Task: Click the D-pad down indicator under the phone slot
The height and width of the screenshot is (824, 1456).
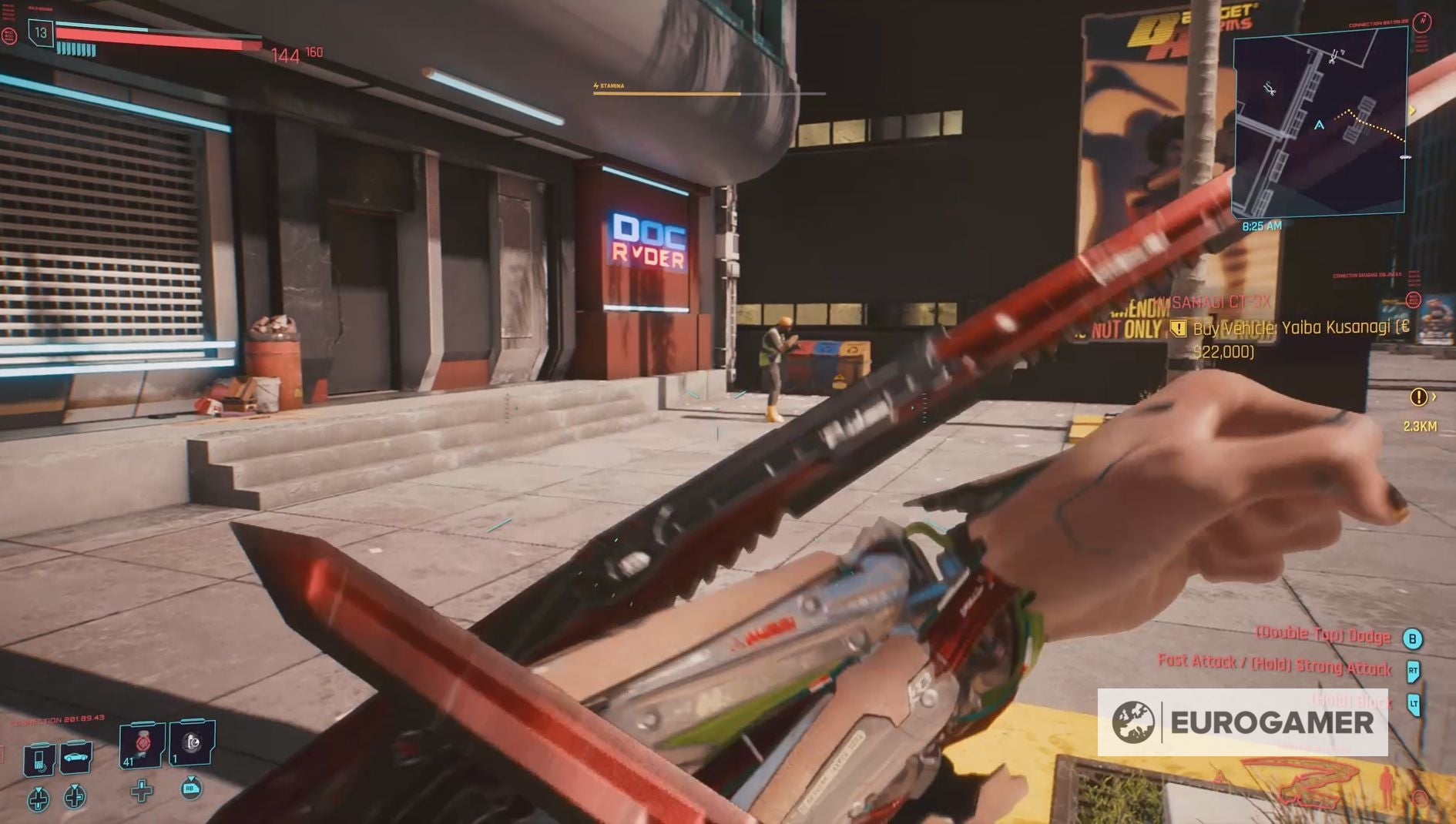Action: [x=39, y=799]
